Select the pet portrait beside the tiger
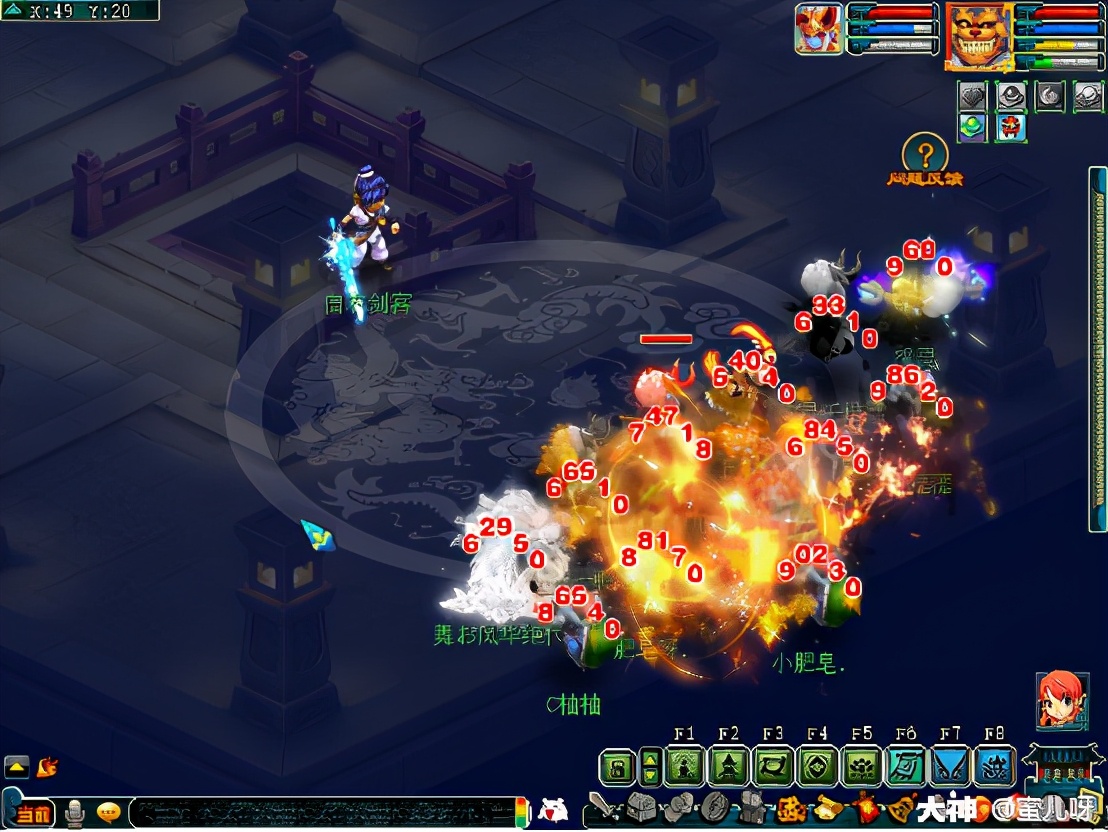This screenshot has width=1108, height=832. click(819, 29)
